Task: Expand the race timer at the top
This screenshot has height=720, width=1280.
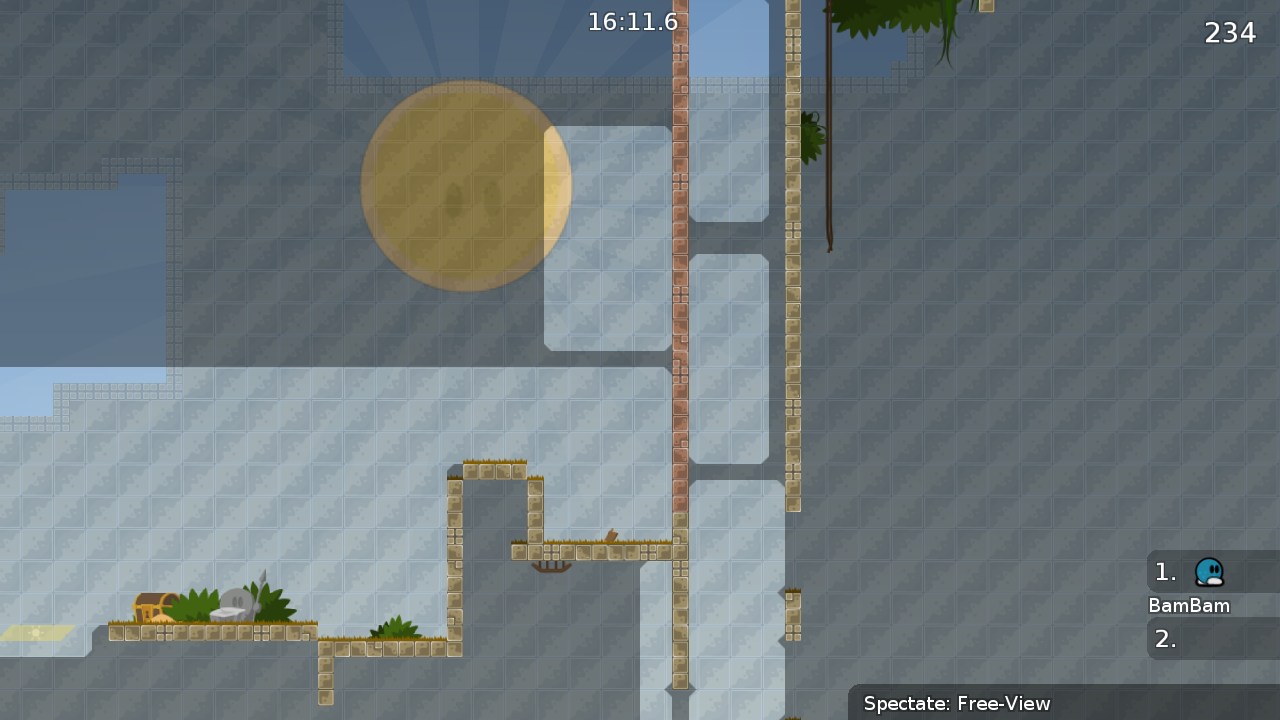Action: tap(632, 21)
